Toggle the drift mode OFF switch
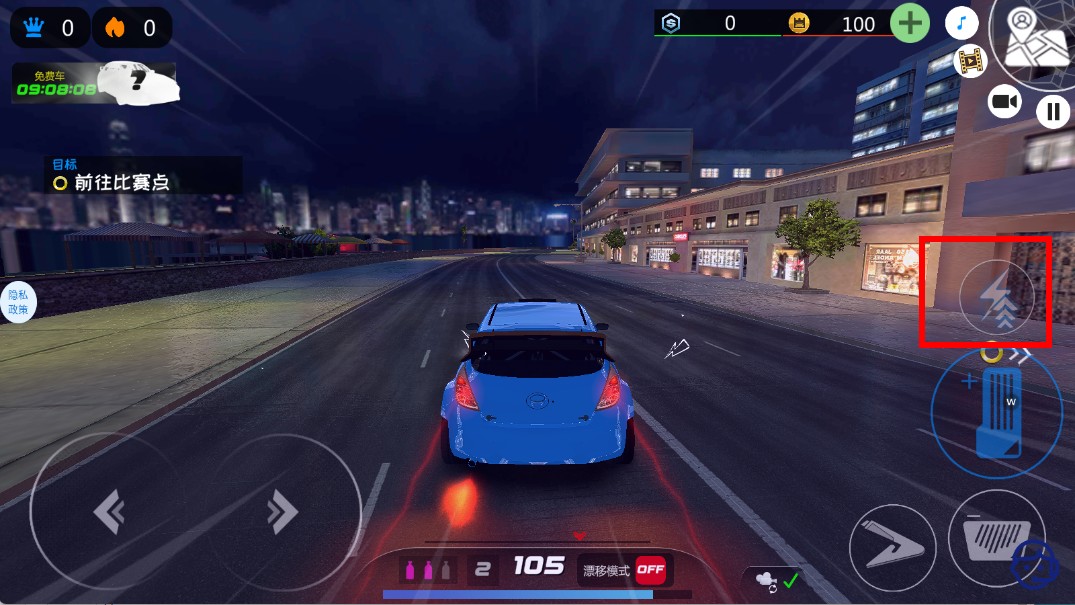This screenshot has height=605, width=1075. [x=650, y=570]
